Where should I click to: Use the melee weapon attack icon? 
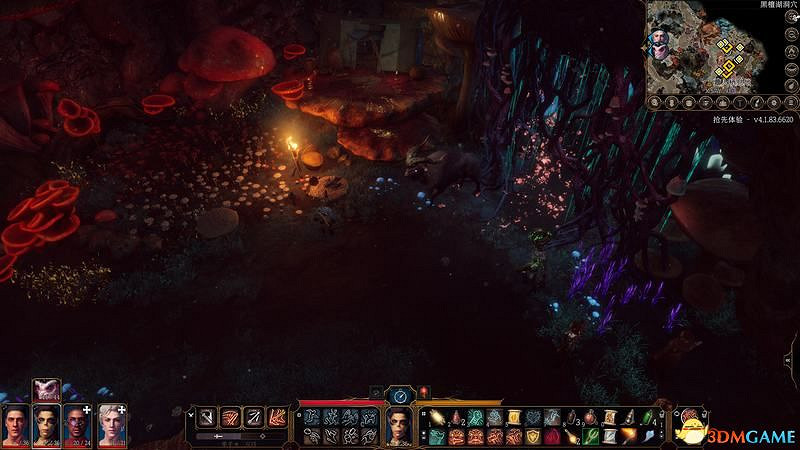tap(206, 417)
